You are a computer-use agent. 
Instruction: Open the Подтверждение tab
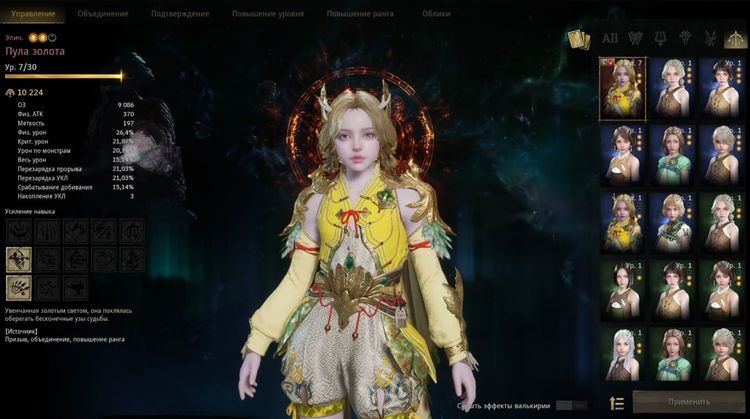coord(180,14)
